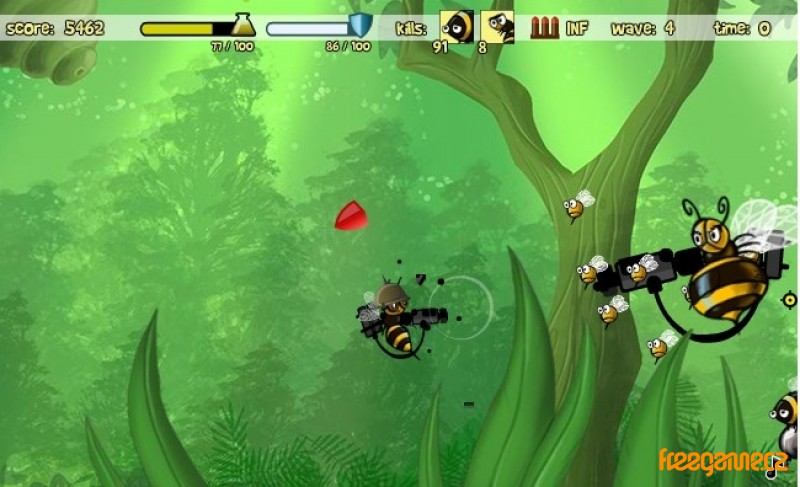800x487 pixels.
Task: Select the black wasp kills icon
Action: click(497, 26)
